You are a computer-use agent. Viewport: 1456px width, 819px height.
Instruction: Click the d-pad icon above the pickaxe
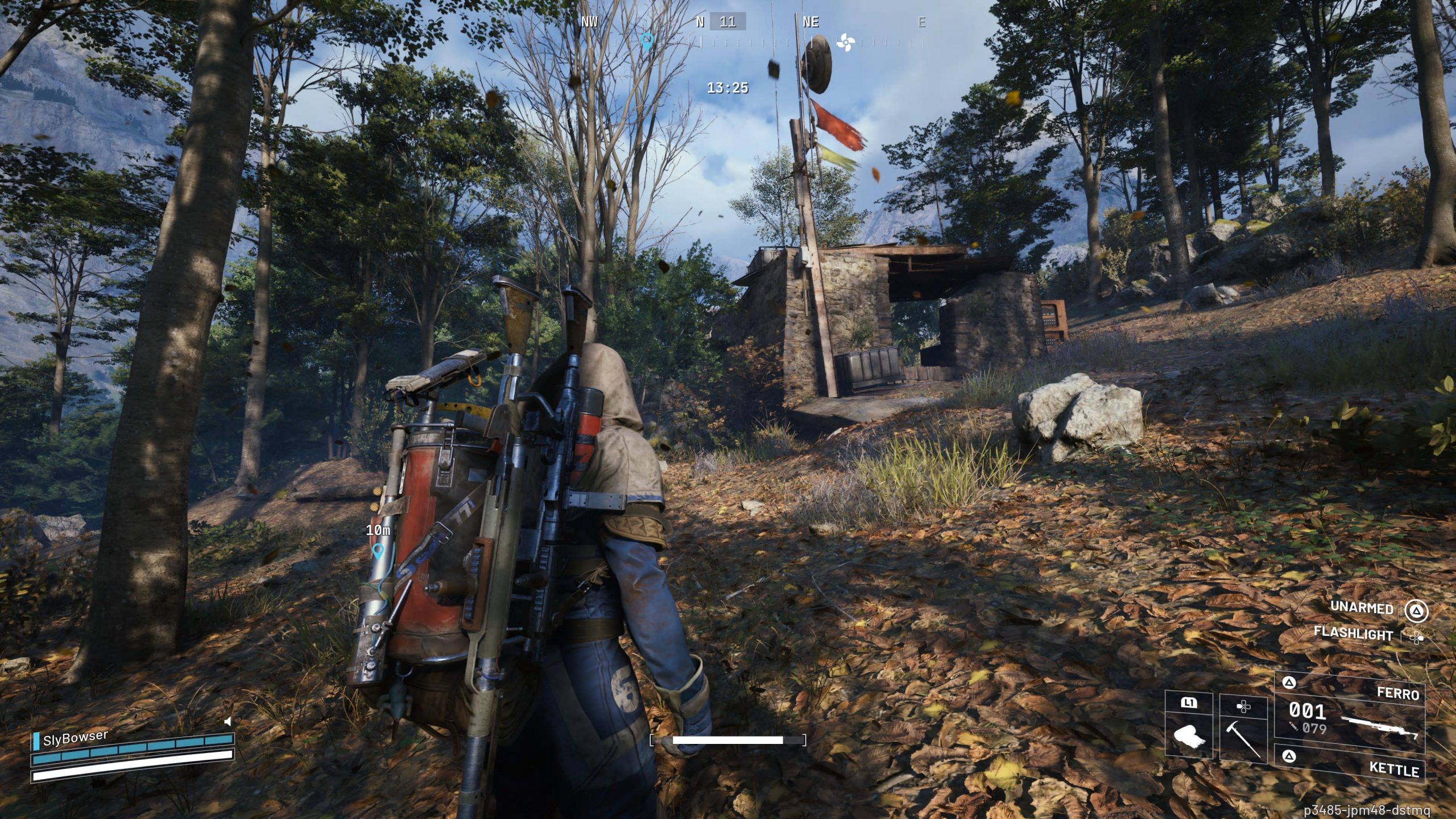[x=1243, y=707]
